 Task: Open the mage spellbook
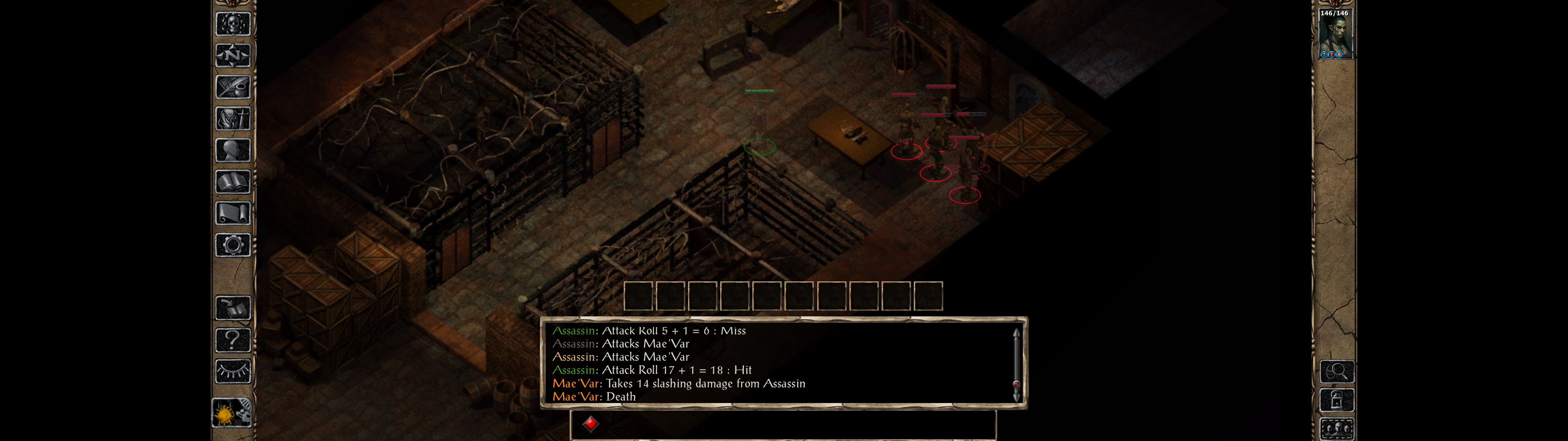point(232,182)
